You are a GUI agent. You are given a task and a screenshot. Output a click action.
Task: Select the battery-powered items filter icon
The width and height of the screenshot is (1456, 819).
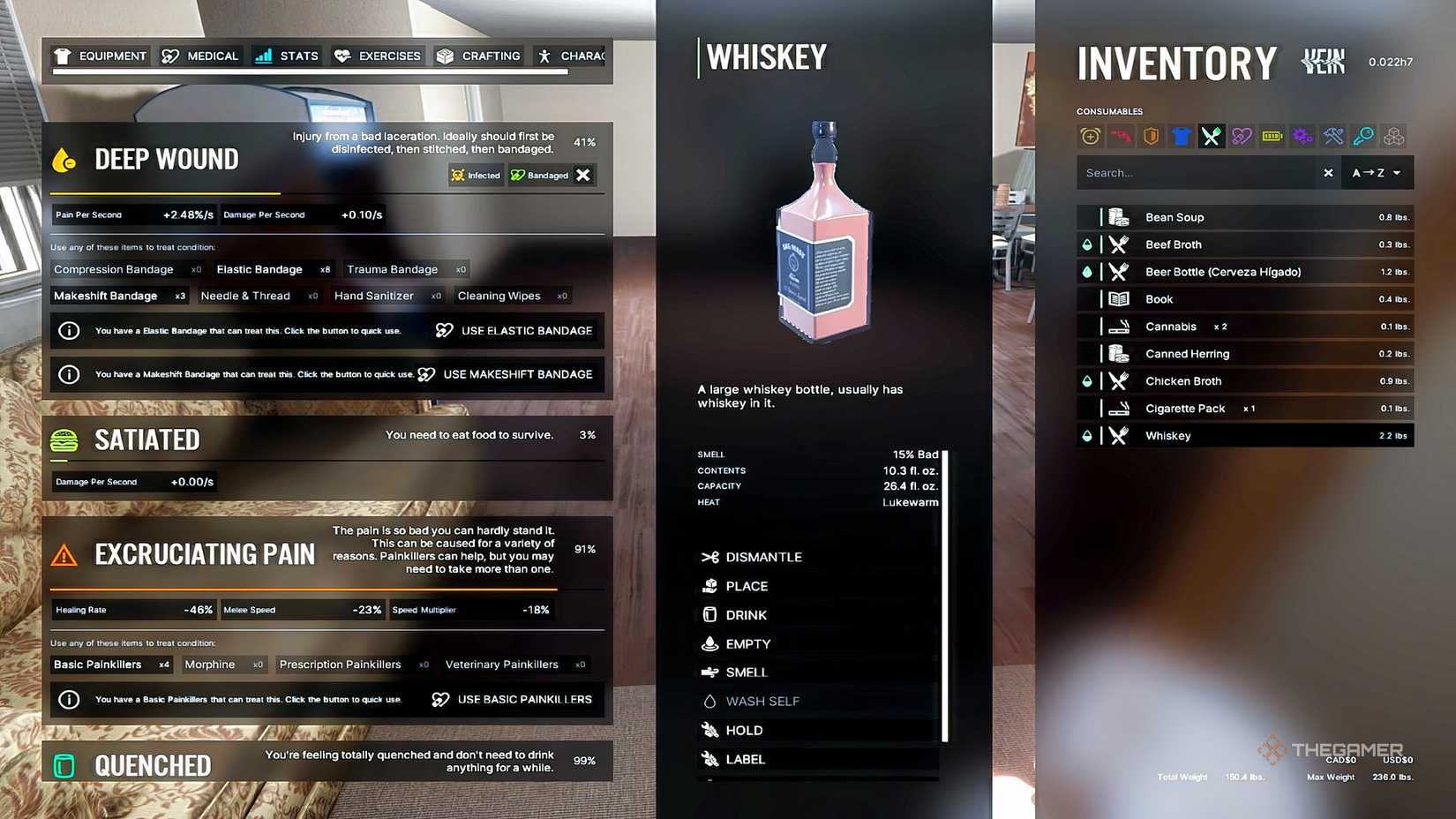click(x=1272, y=136)
